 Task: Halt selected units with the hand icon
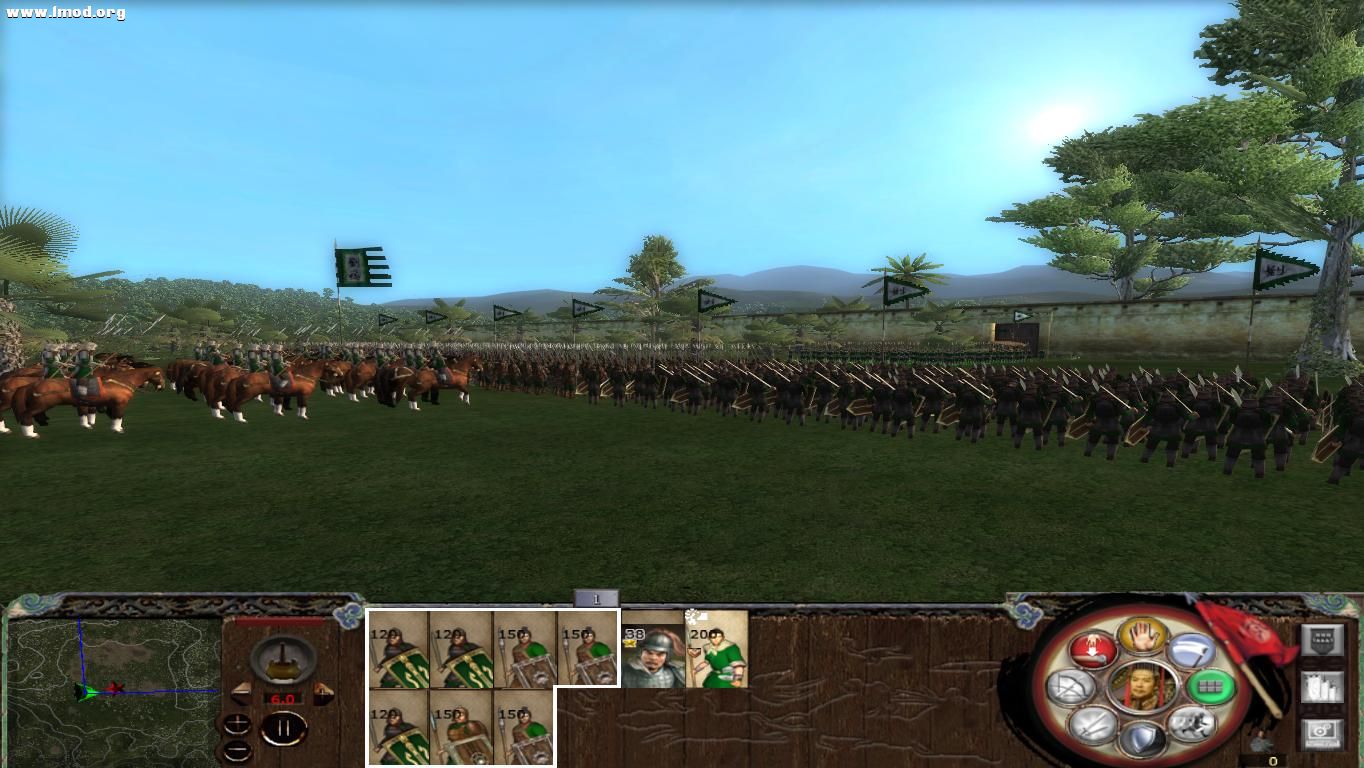[x=1141, y=636]
